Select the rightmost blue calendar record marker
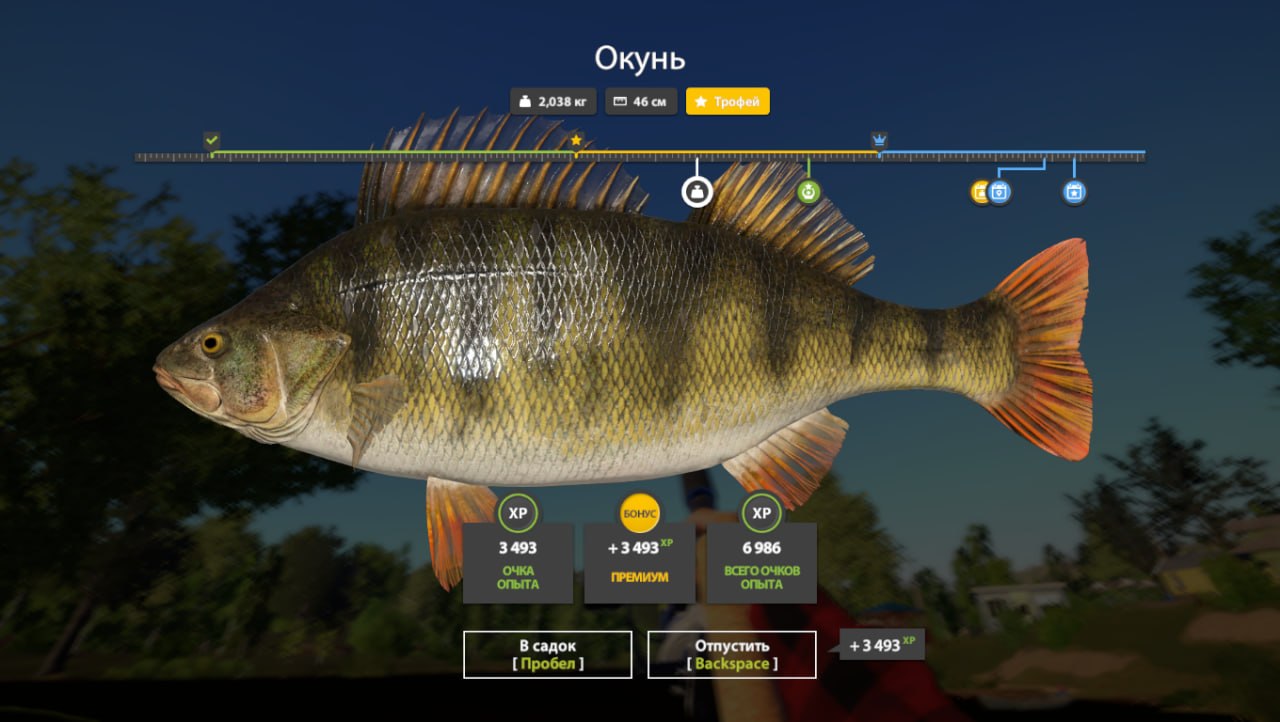The height and width of the screenshot is (722, 1280). pos(1074,191)
